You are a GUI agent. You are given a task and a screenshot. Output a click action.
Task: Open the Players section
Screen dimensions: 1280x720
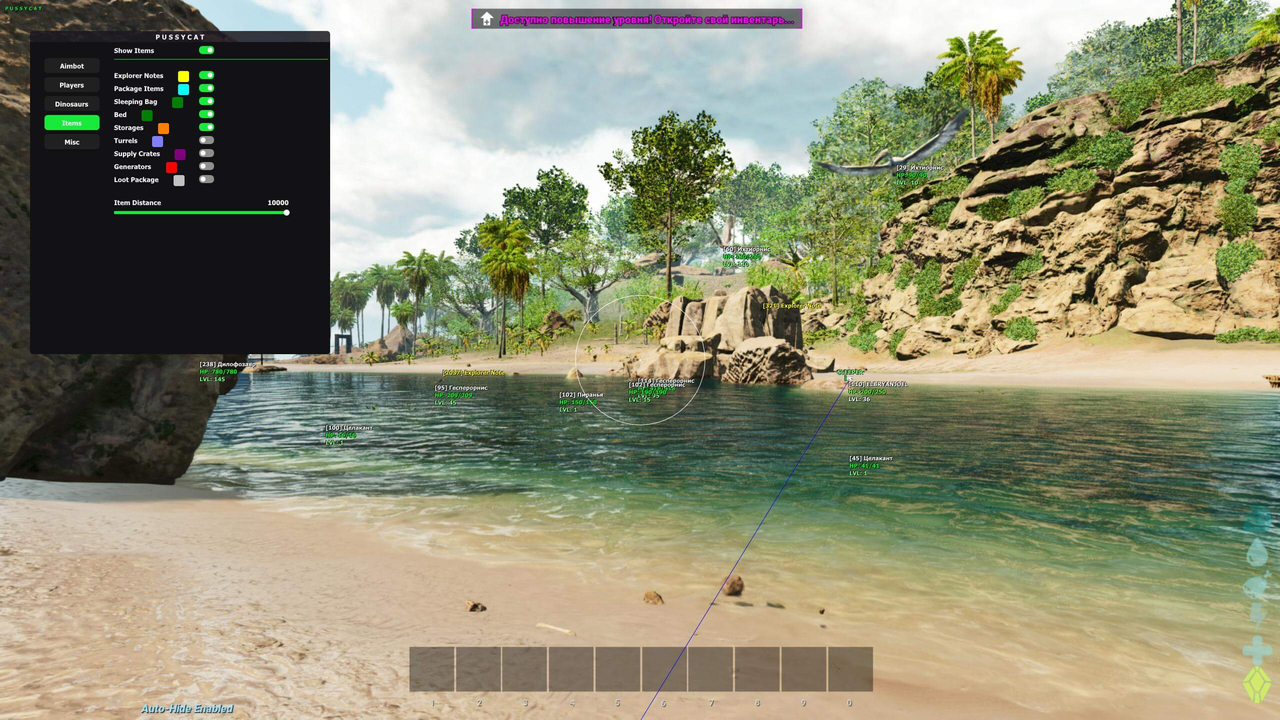coord(71,84)
